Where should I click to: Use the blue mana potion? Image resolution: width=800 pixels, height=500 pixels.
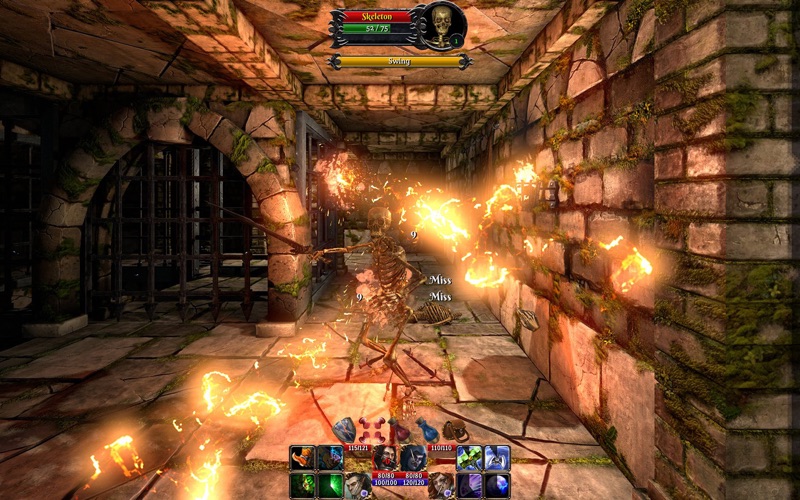pos(428,430)
